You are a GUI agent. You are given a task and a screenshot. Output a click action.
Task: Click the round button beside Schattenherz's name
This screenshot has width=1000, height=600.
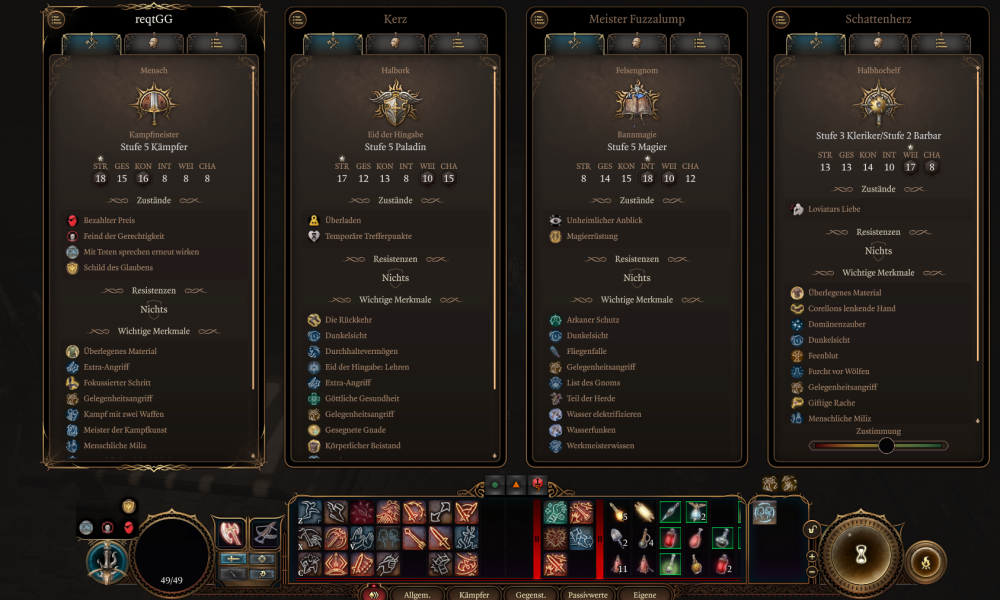click(780, 19)
